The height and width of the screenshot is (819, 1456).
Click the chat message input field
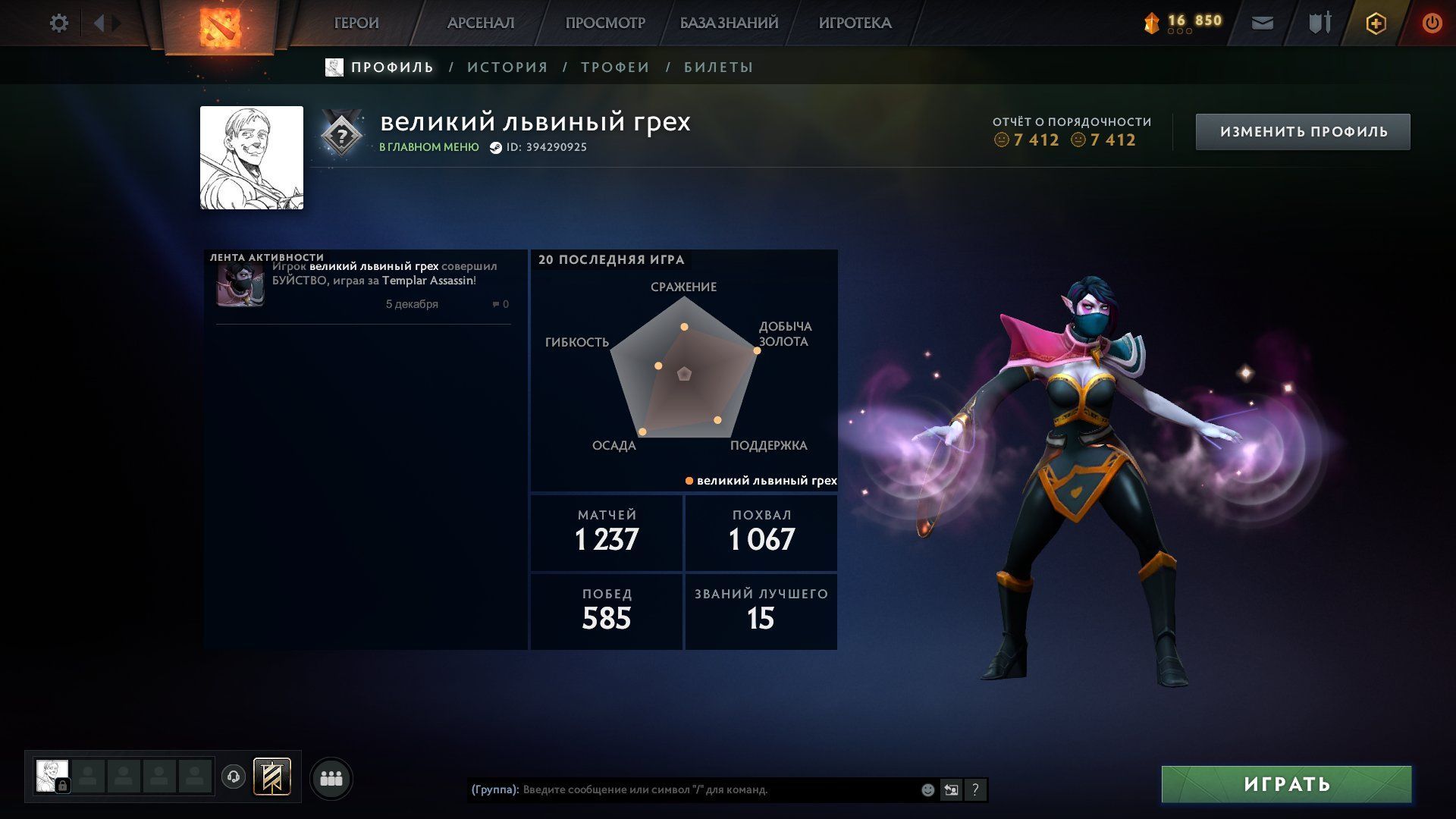point(713,790)
